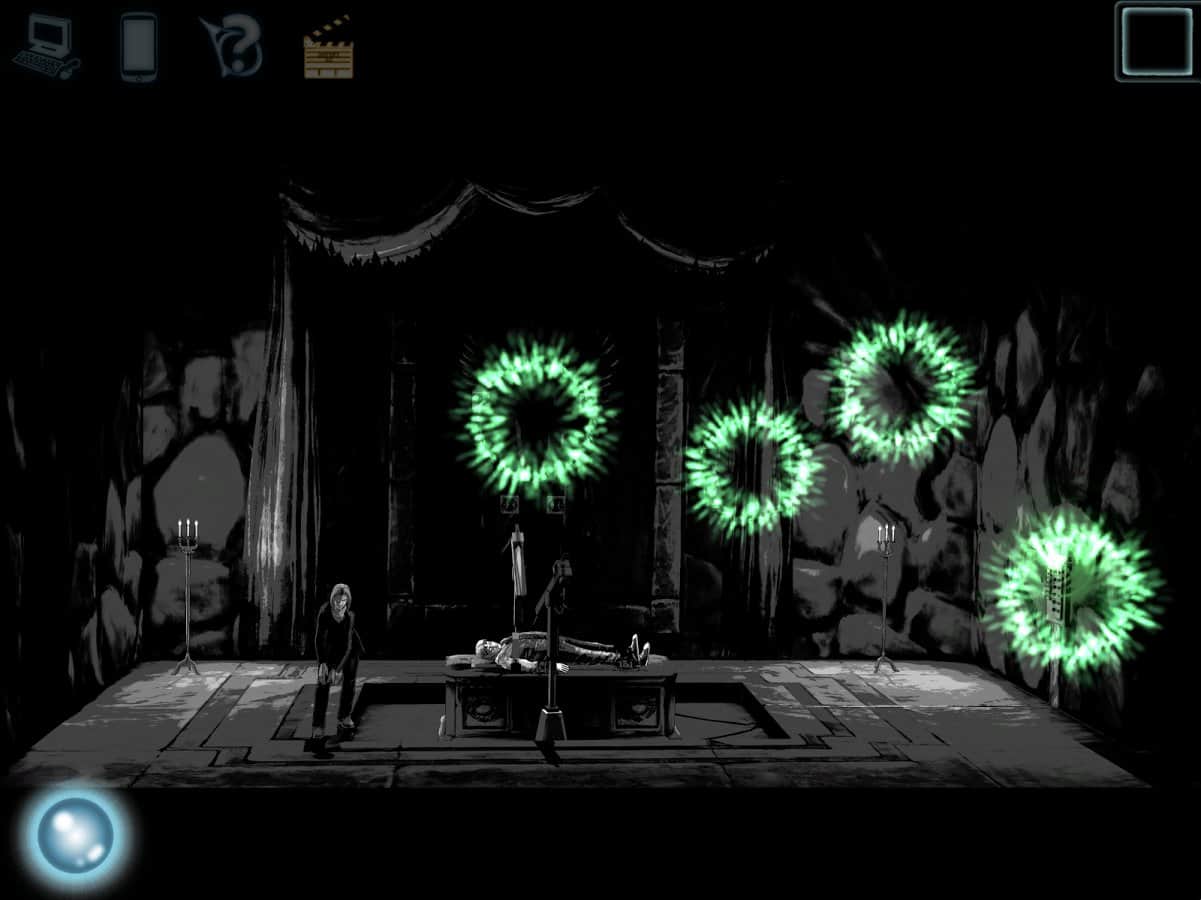The height and width of the screenshot is (900, 1201).
Task: Click the question mark hint icon
Action: 234,46
